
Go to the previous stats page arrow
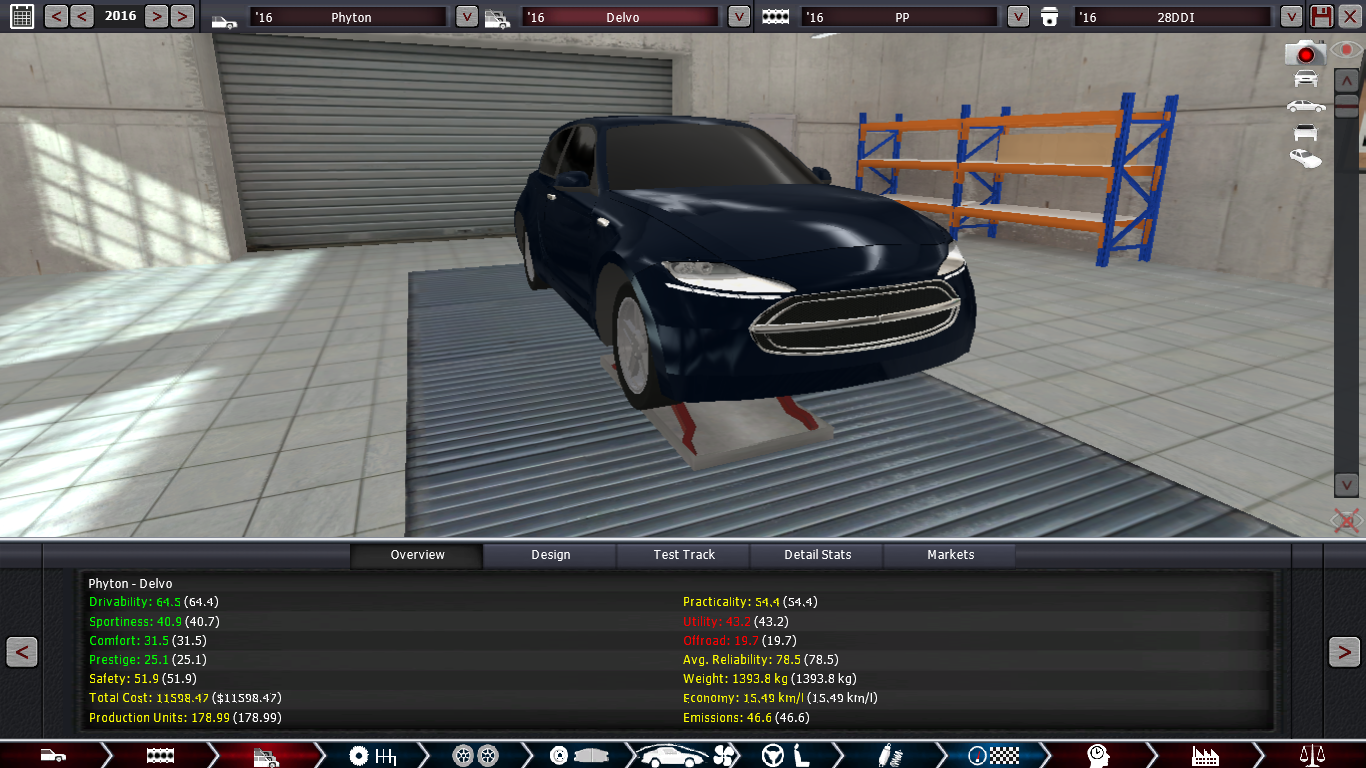pyautogui.click(x=22, y=652)
